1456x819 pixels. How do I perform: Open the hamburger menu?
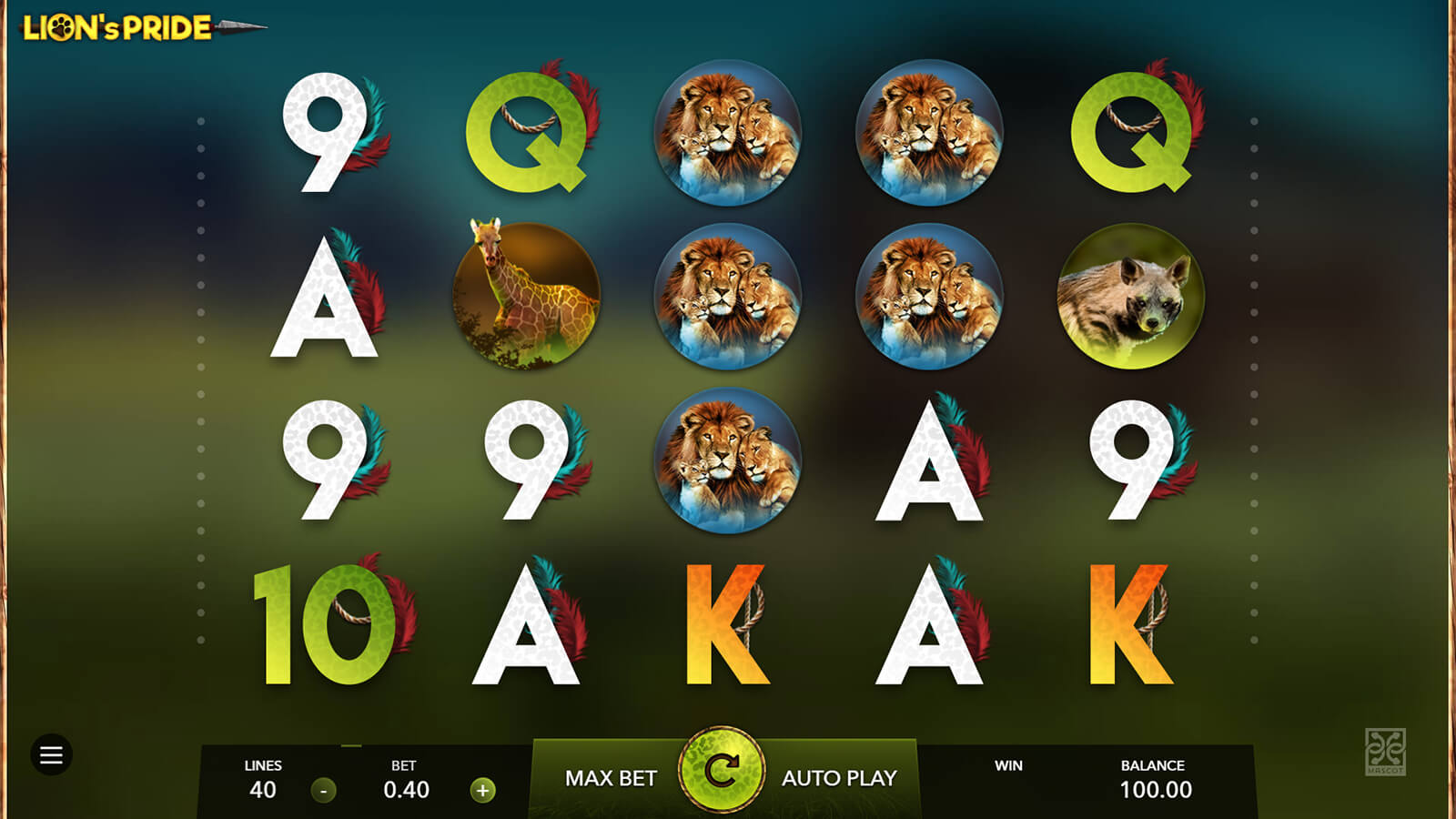[51, 754]
